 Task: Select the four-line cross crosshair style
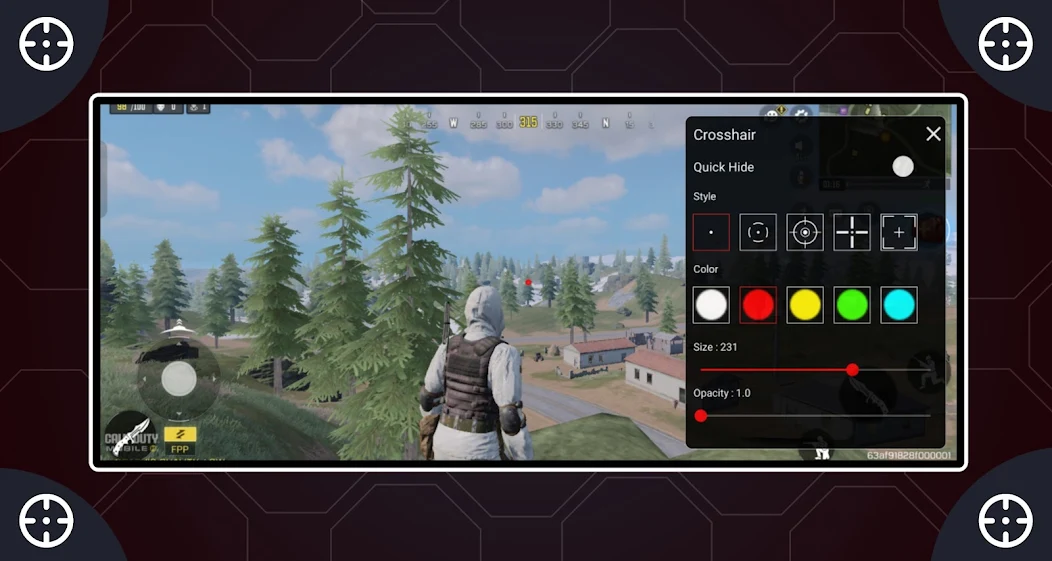[852, 232]
